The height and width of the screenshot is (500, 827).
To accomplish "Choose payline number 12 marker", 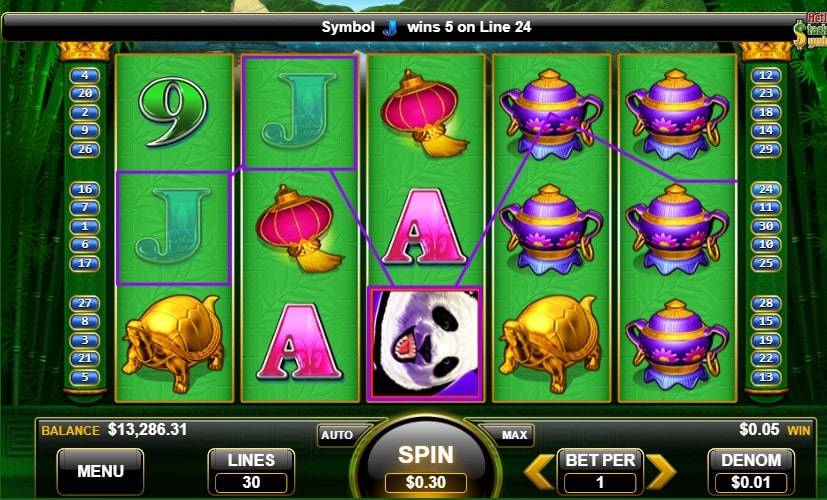I will pyautogui.click(x=768, y=75).
